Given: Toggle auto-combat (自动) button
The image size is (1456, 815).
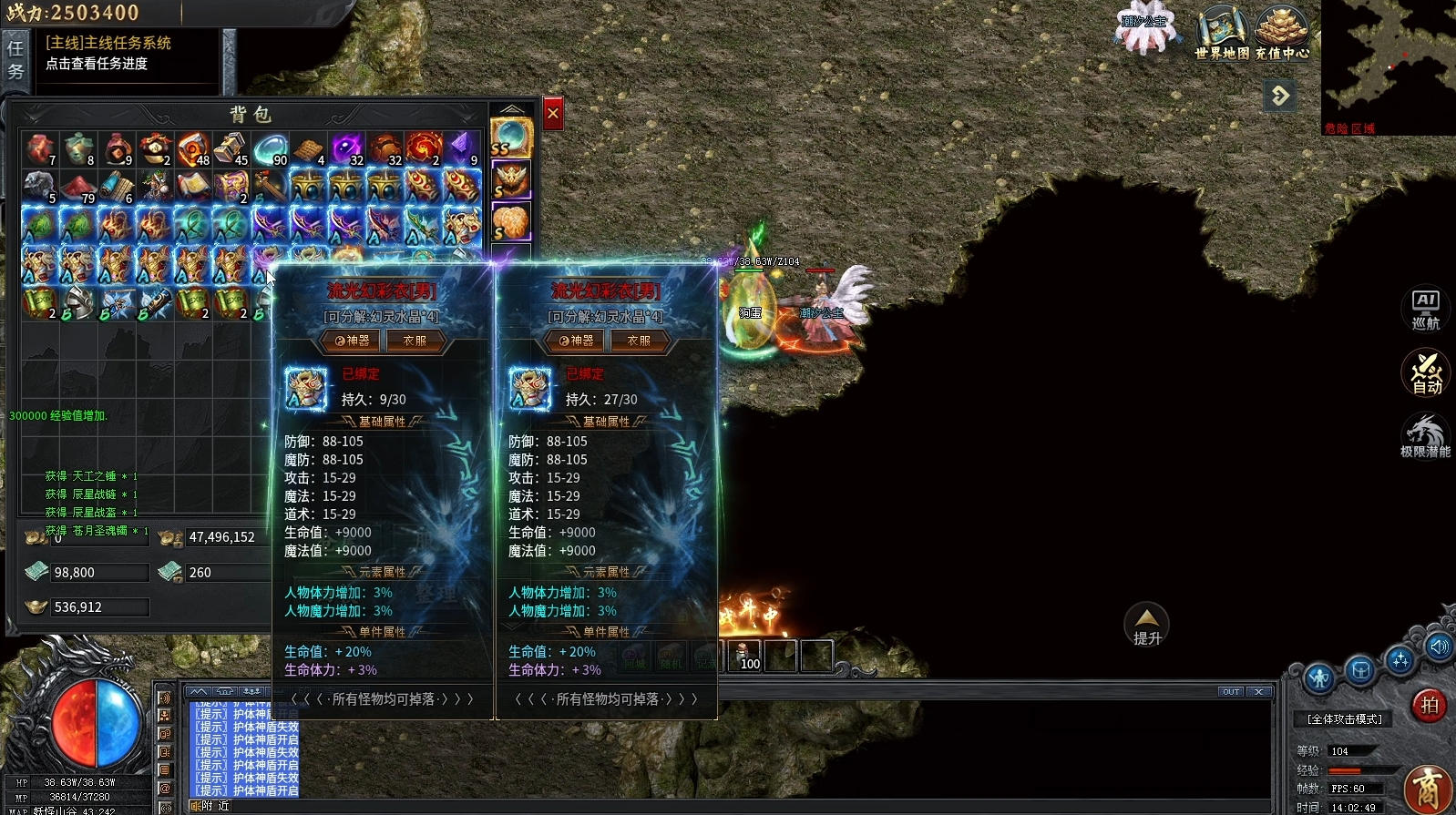Looking at the screenshot, I should pos(1426,373).
